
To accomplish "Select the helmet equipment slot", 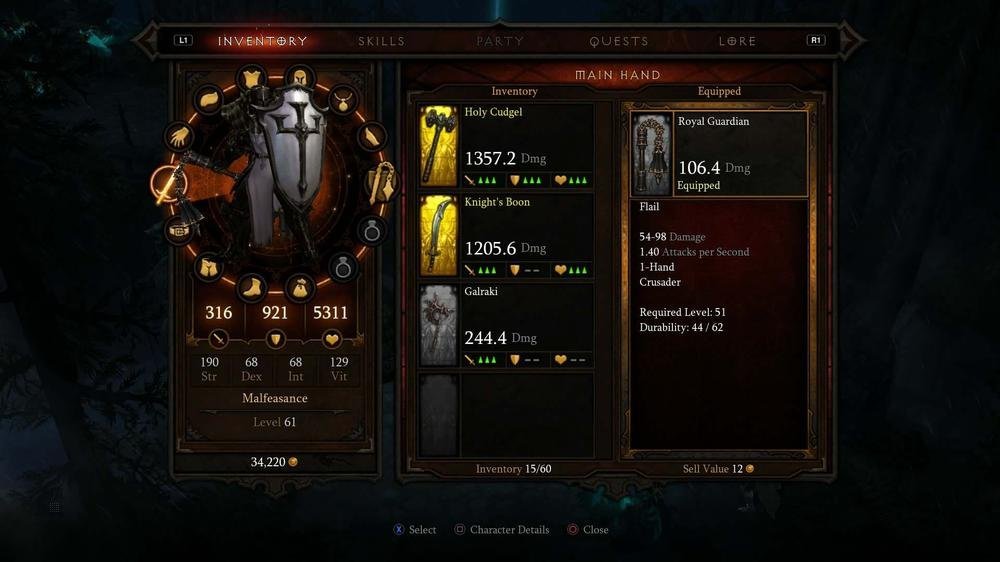I will coord(299,79).
